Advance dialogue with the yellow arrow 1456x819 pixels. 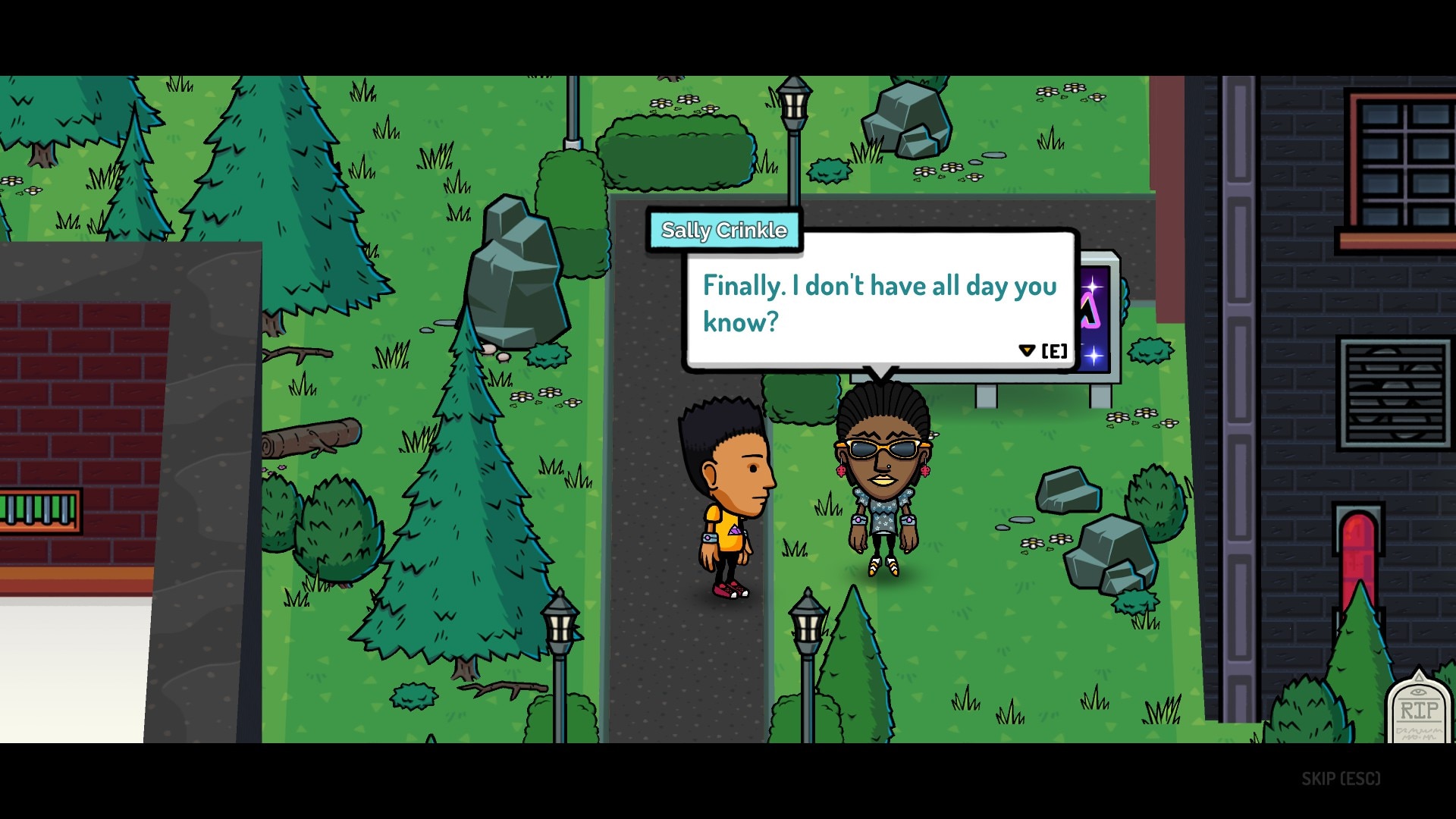coord(1027,350)
